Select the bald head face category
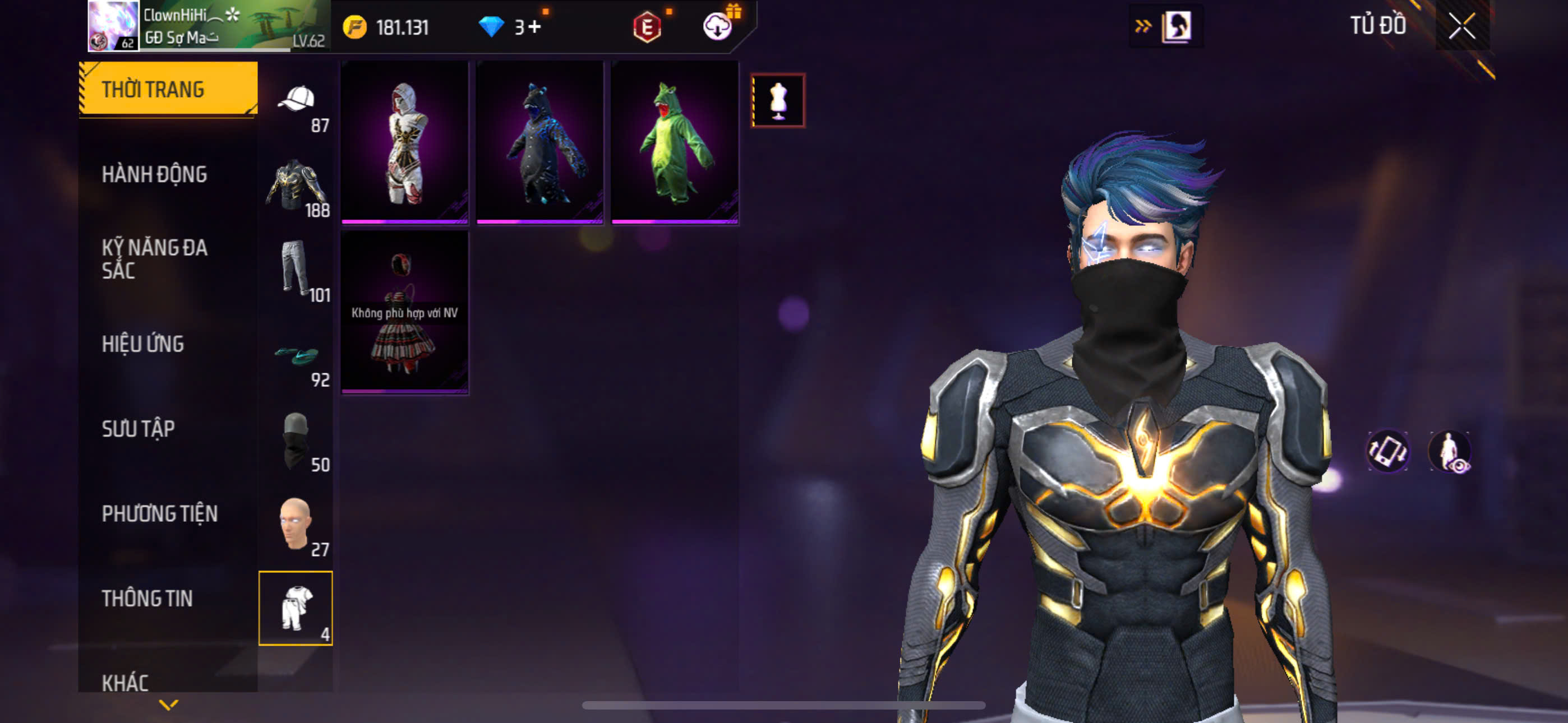Image resolution: width=1568 pixels, height=723 pixels. [x=297, y=525]
